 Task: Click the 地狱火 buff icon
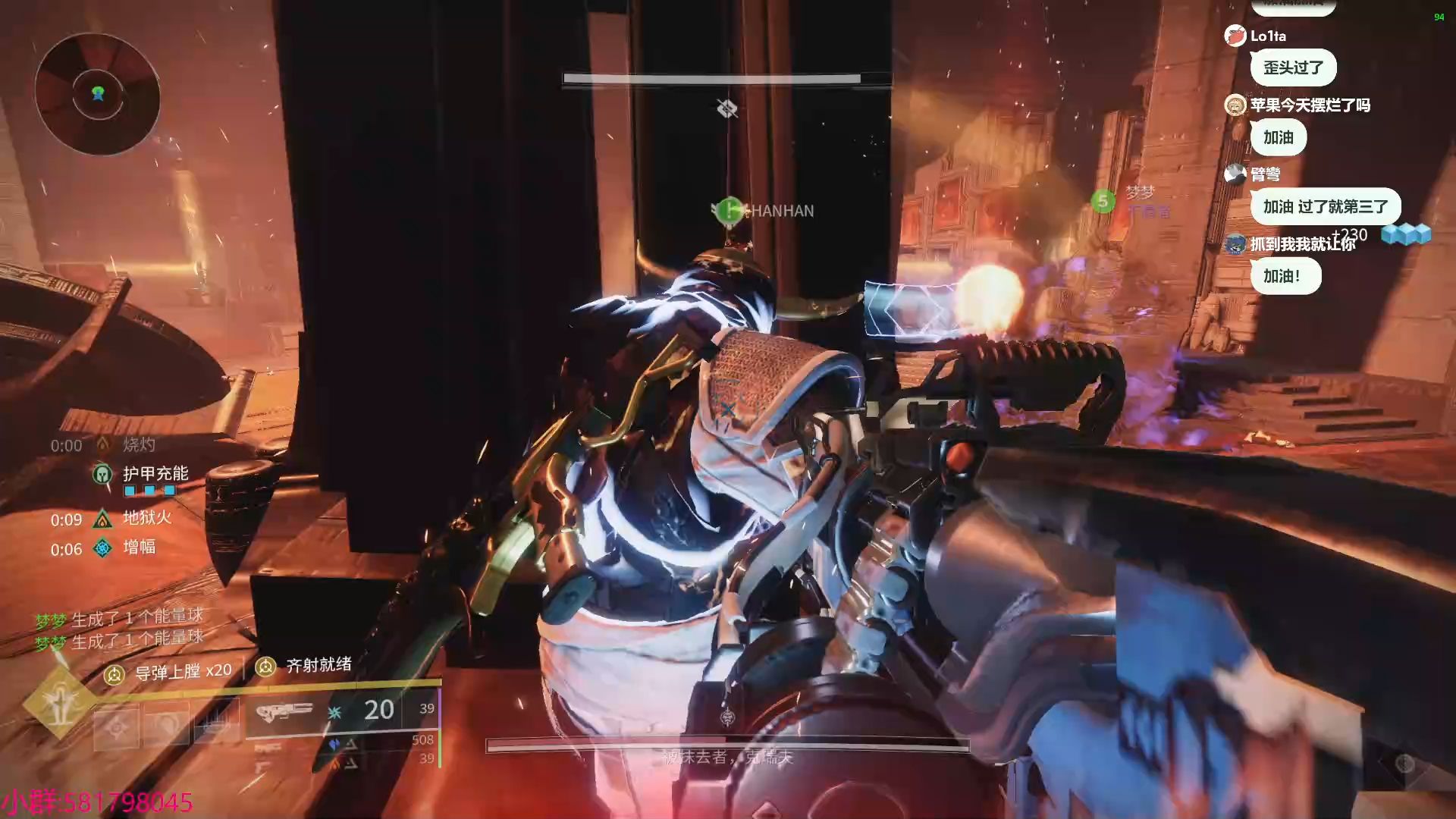pos(102,519)
